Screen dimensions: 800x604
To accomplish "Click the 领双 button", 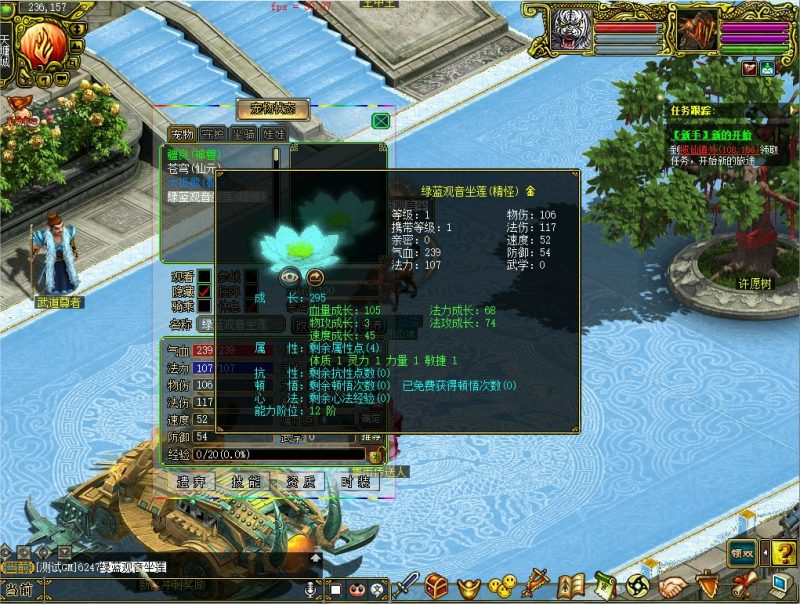I will point(741,552).
